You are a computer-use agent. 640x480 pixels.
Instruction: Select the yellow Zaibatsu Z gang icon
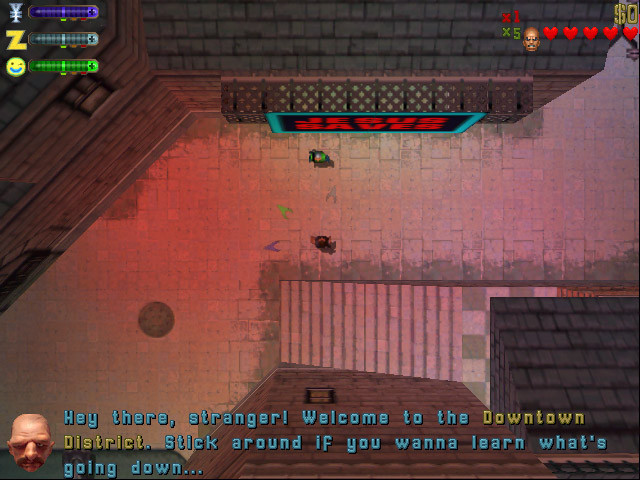pyautogui.click(x=15, y=40)
